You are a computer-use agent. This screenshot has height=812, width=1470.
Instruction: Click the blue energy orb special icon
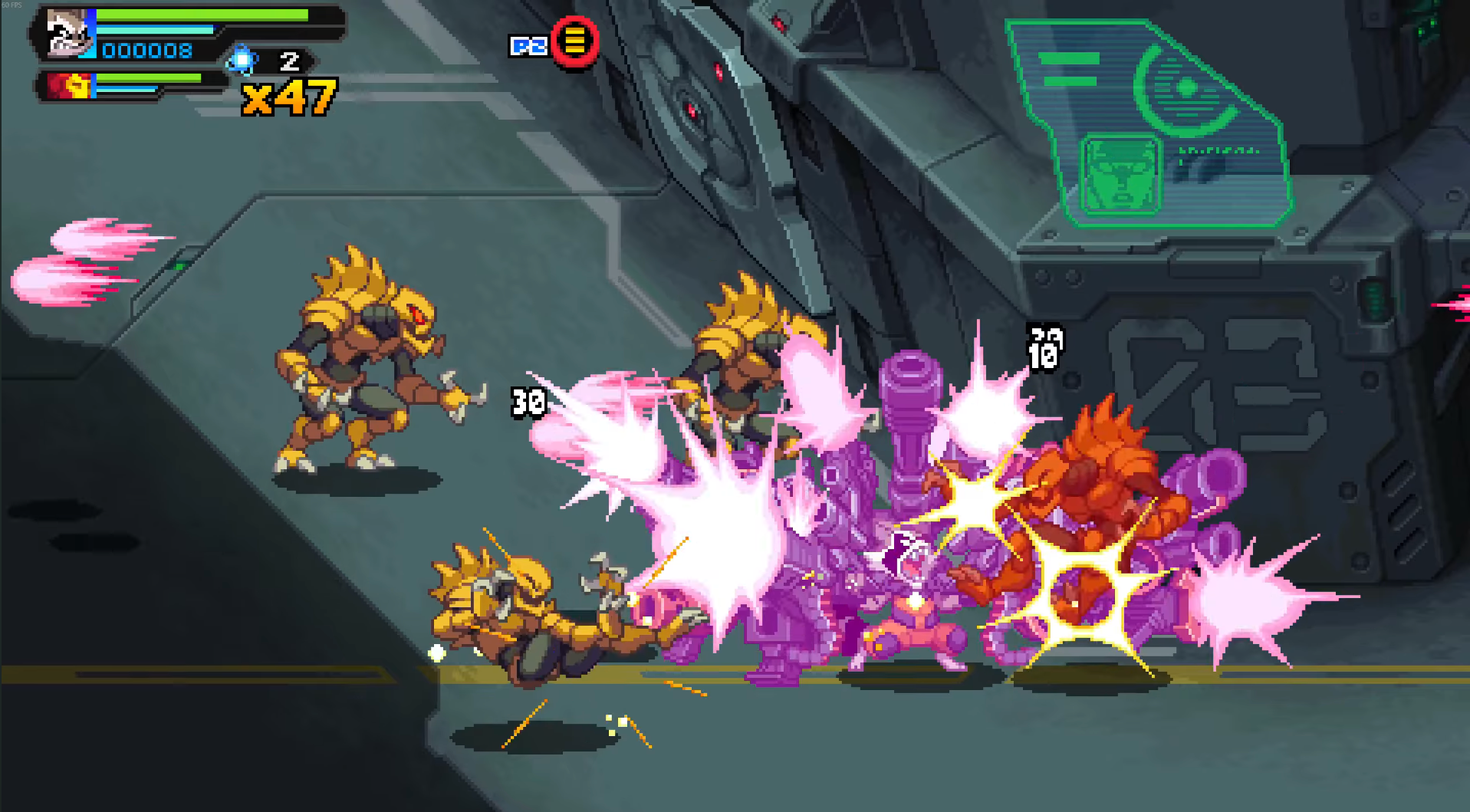click(243, 60)
